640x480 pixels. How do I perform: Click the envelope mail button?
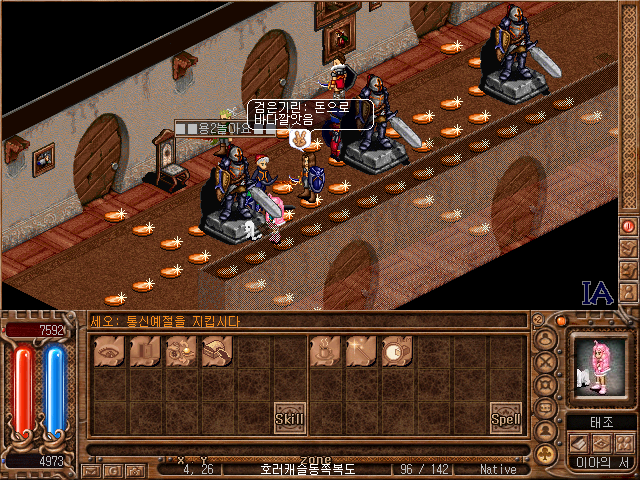point(91,470)
